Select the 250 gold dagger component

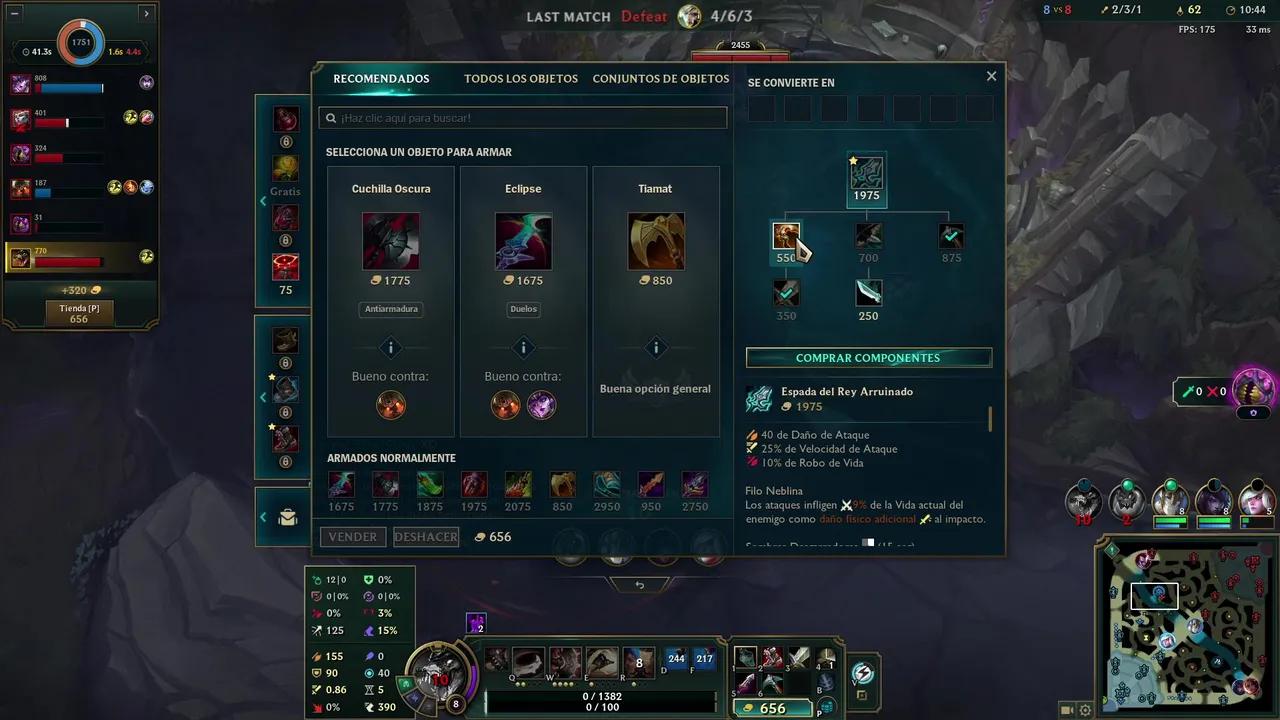tap(868, 293)
